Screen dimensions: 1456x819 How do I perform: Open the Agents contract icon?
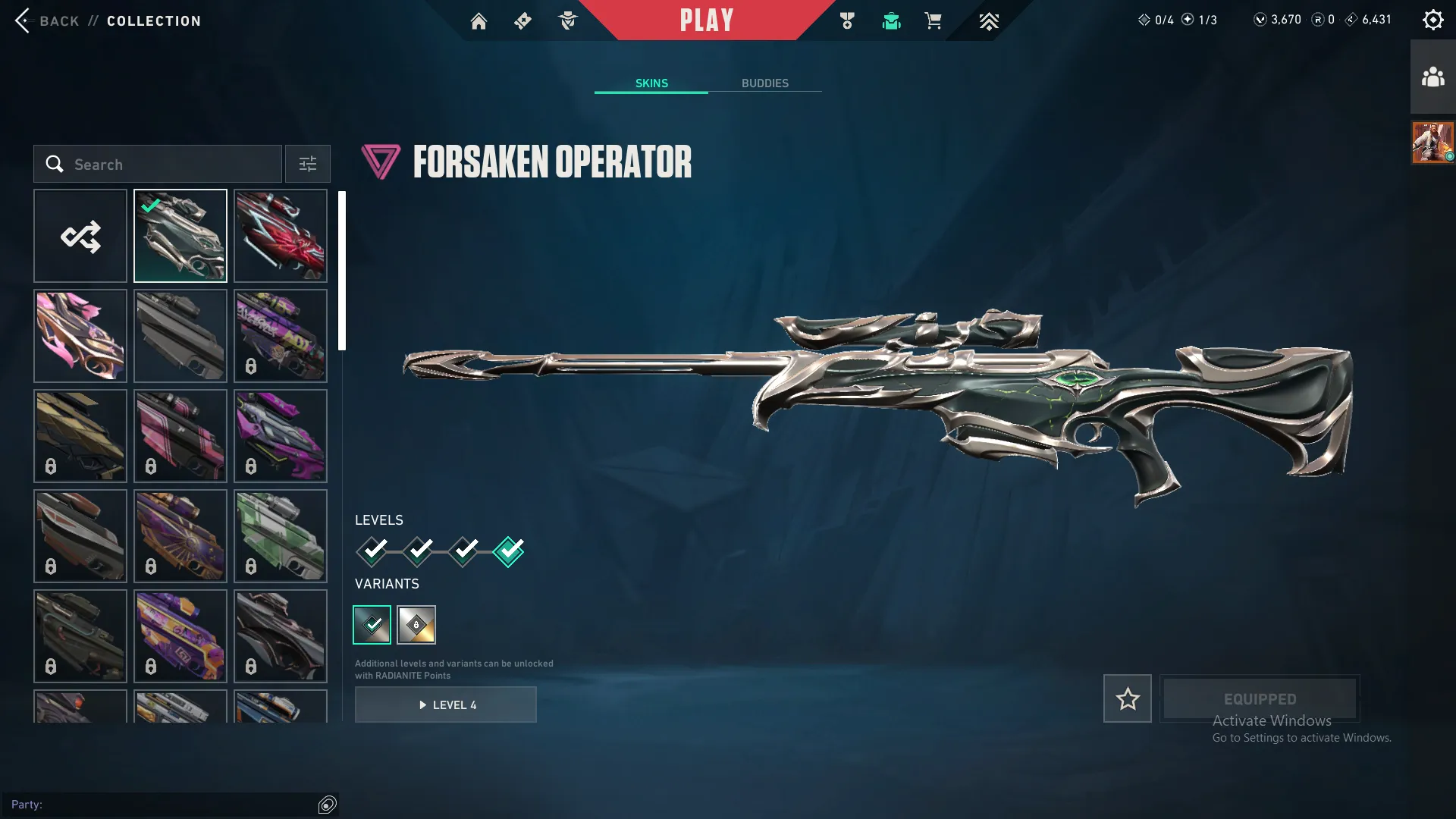pos(567,20)
